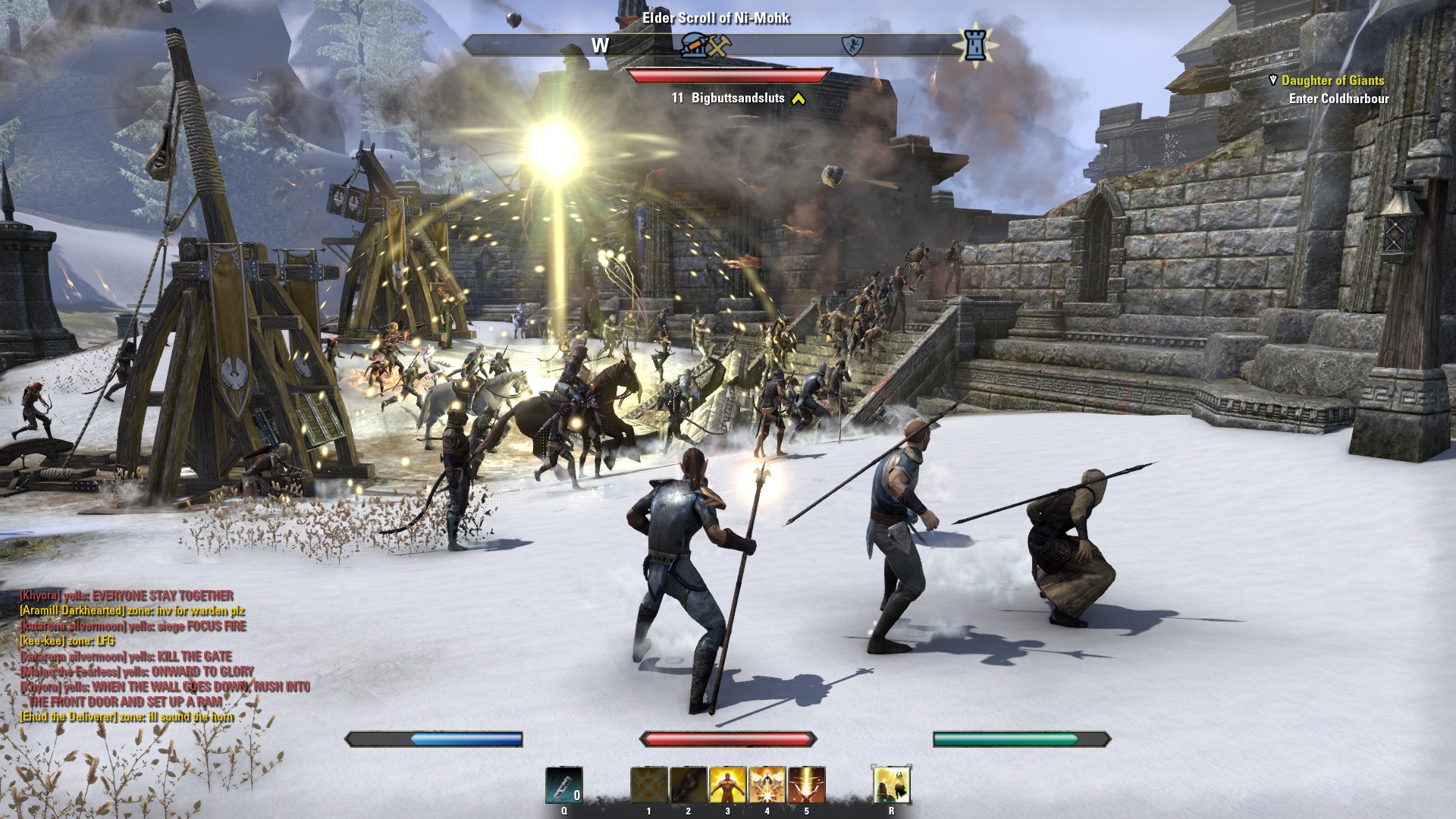Image resolution: width=1456 pixels, height=819 pixels.
Task: Cast the glowing muscular figure ability
Action: click(728, 785)
